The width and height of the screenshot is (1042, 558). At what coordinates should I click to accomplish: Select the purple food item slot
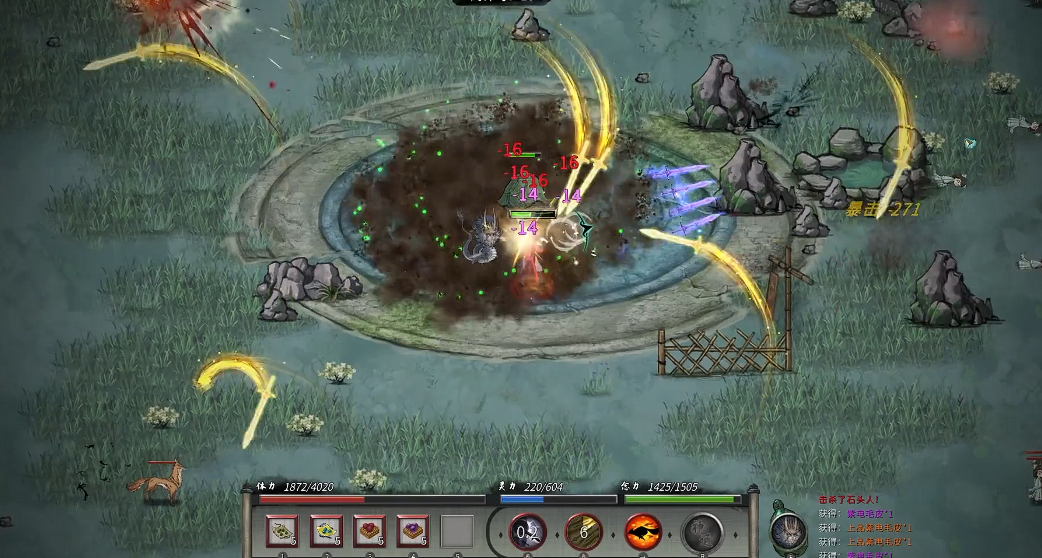(x=412, y=531)
